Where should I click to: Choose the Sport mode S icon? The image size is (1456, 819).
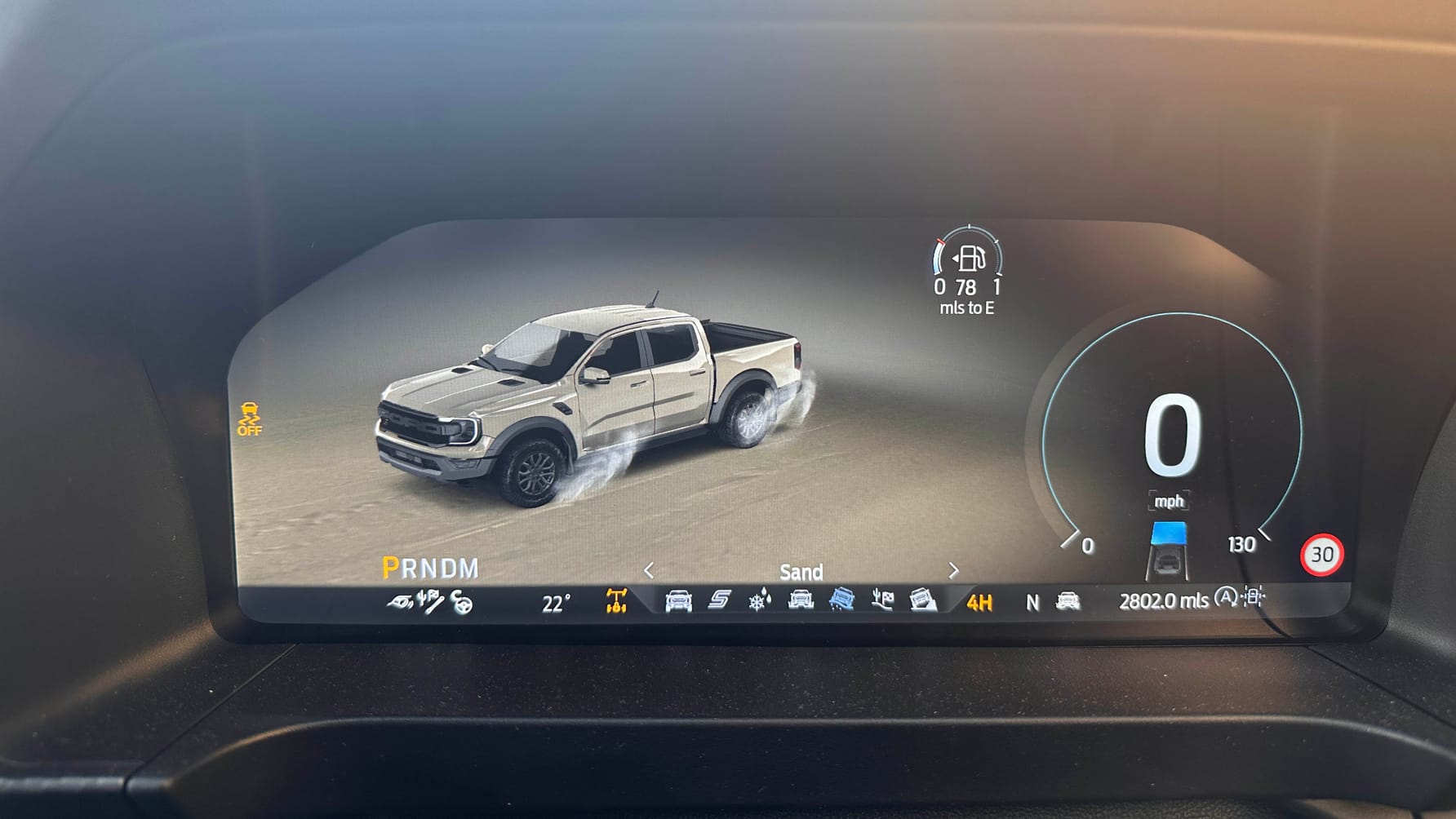719,601
